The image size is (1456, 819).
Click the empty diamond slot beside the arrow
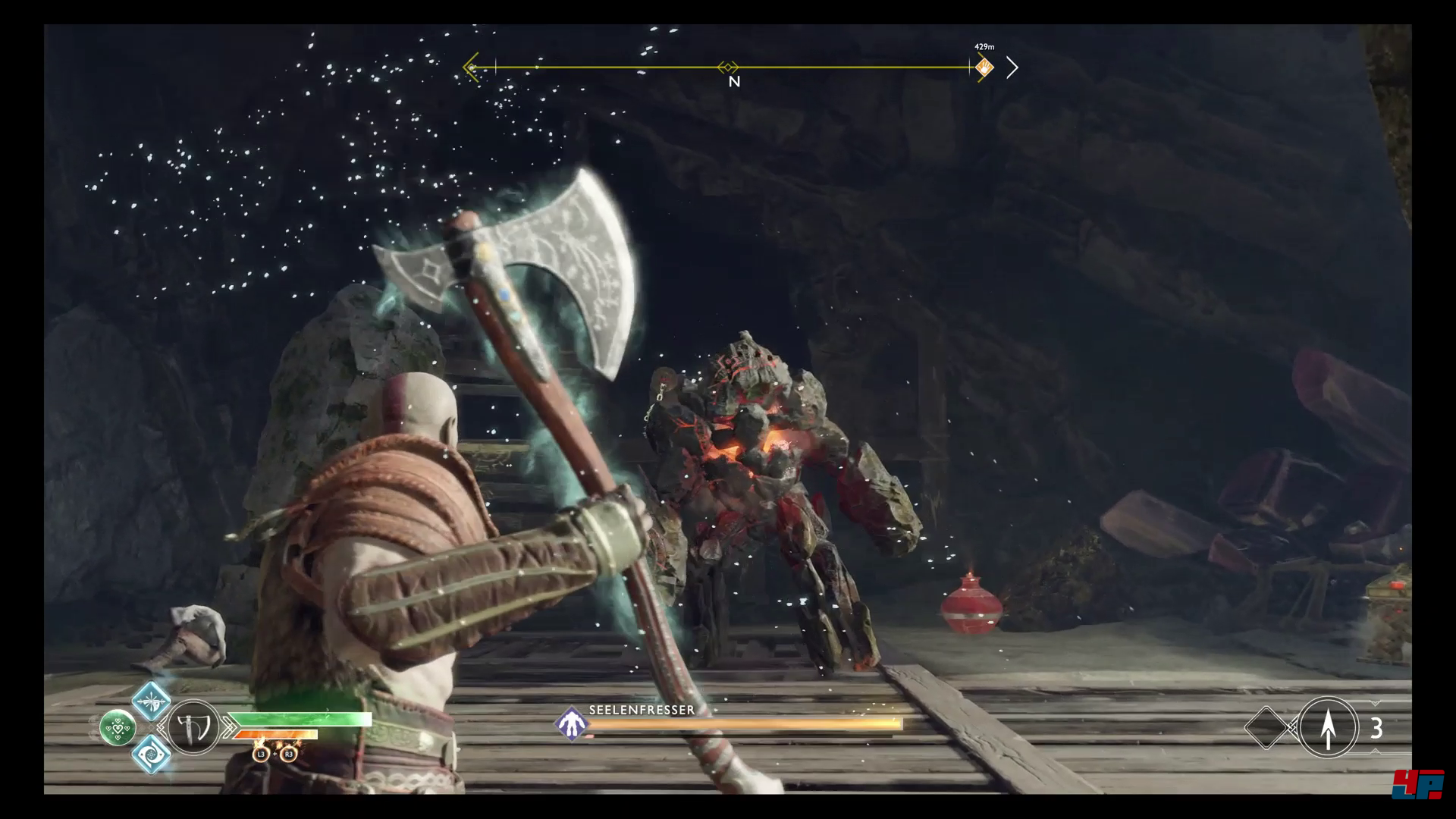tap(1266, 728)
